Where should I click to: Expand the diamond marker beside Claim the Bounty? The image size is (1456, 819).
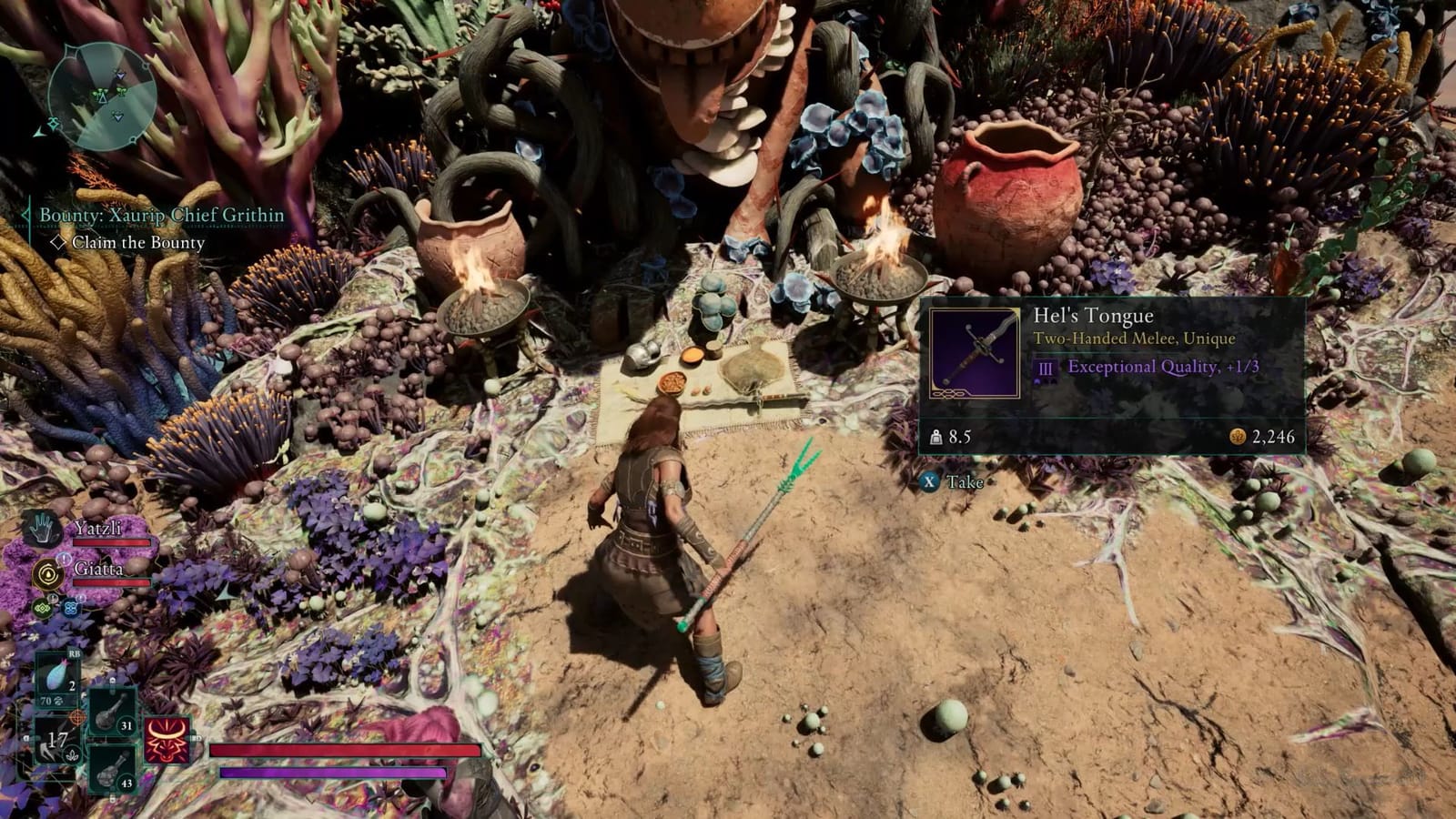(59, 242)
